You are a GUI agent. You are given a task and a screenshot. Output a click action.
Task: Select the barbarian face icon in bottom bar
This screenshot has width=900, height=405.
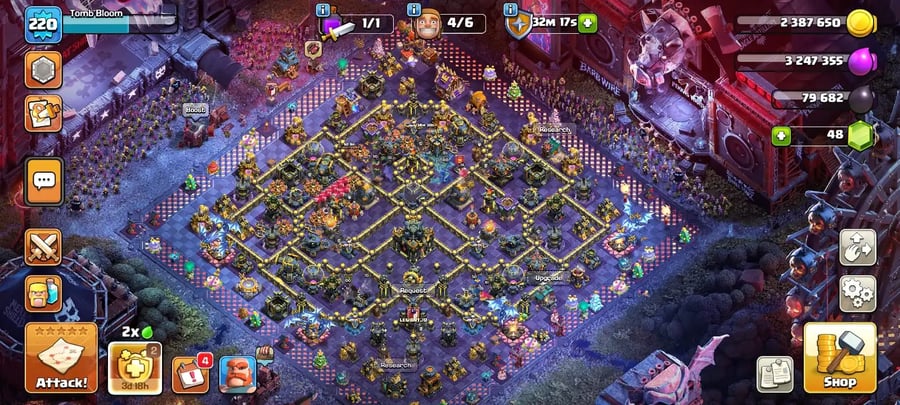(237, 374)
